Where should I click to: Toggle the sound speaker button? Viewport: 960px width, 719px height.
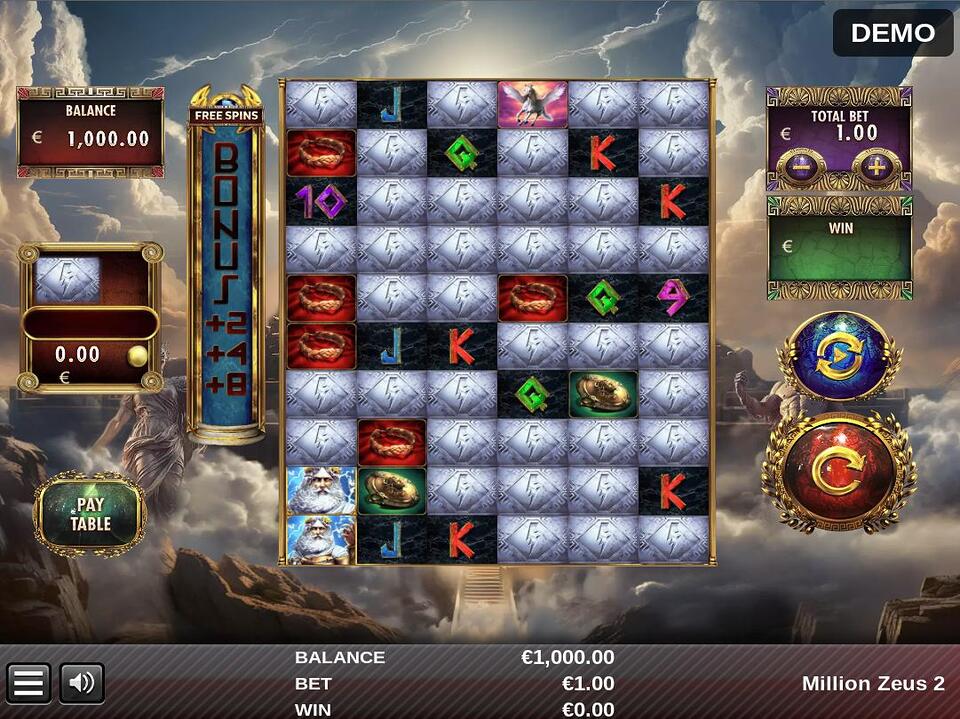coord(82,683)
